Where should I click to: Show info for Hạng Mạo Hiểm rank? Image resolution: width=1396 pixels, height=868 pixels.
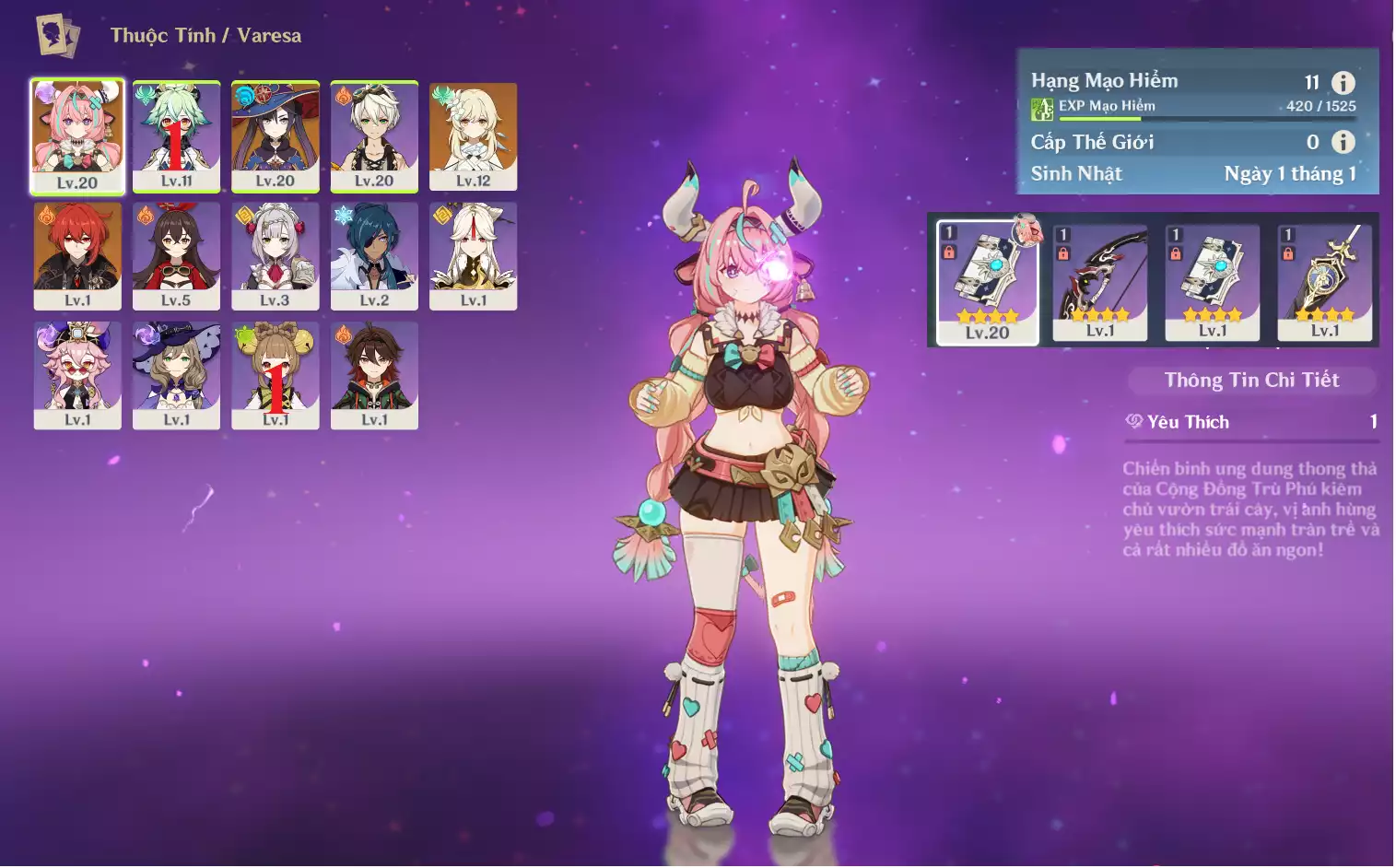(x=1343, y=82)
